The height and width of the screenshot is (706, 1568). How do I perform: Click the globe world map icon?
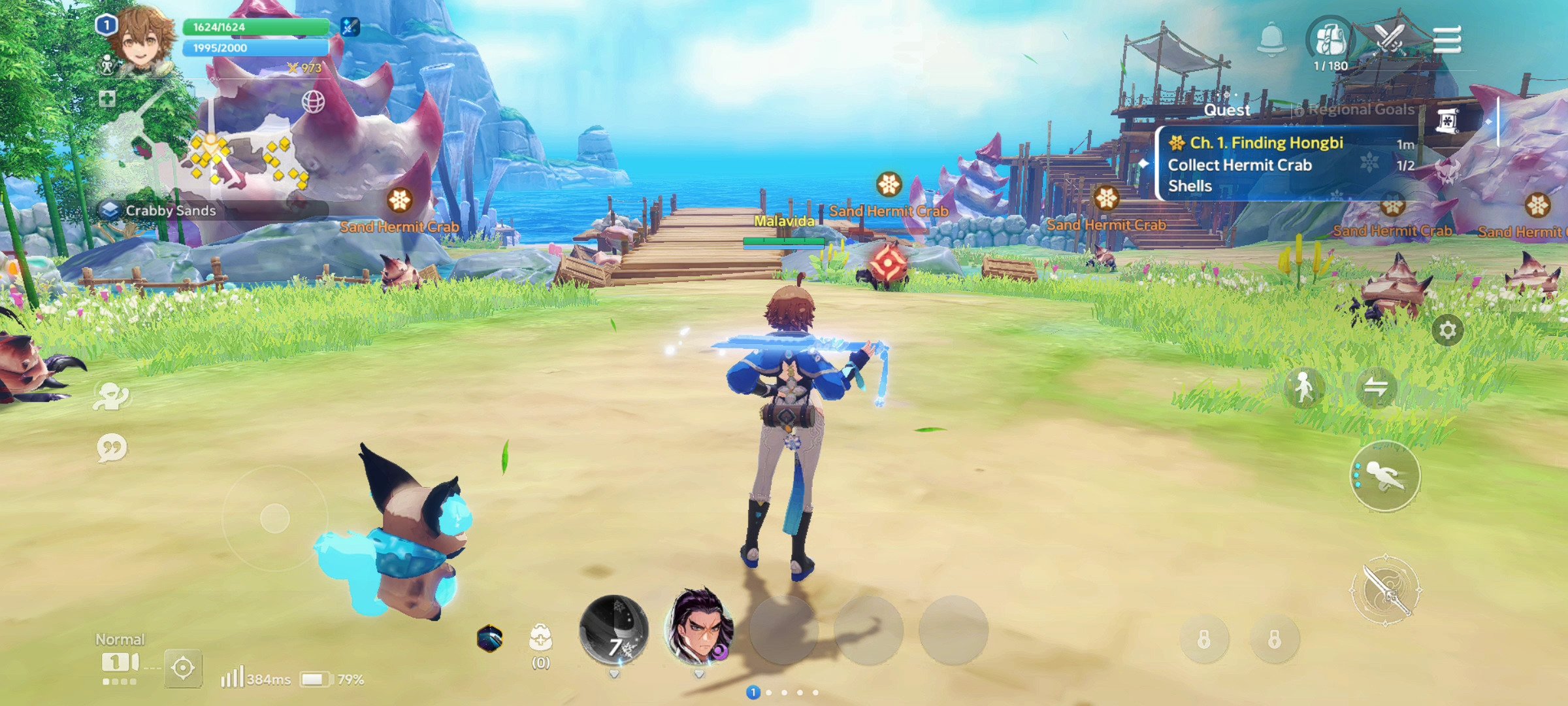[x=313, y=101]
